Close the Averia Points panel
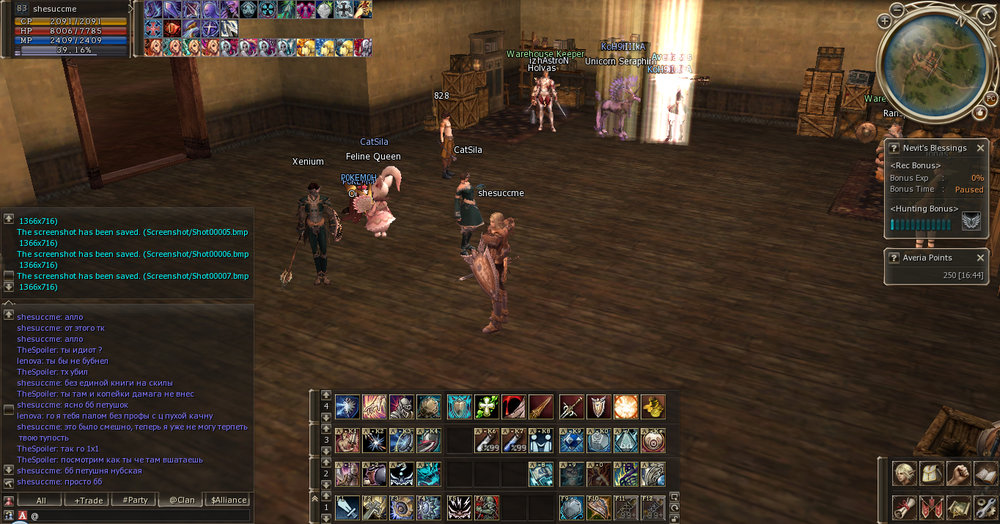The image size is (1000, 524). [980, 257]
